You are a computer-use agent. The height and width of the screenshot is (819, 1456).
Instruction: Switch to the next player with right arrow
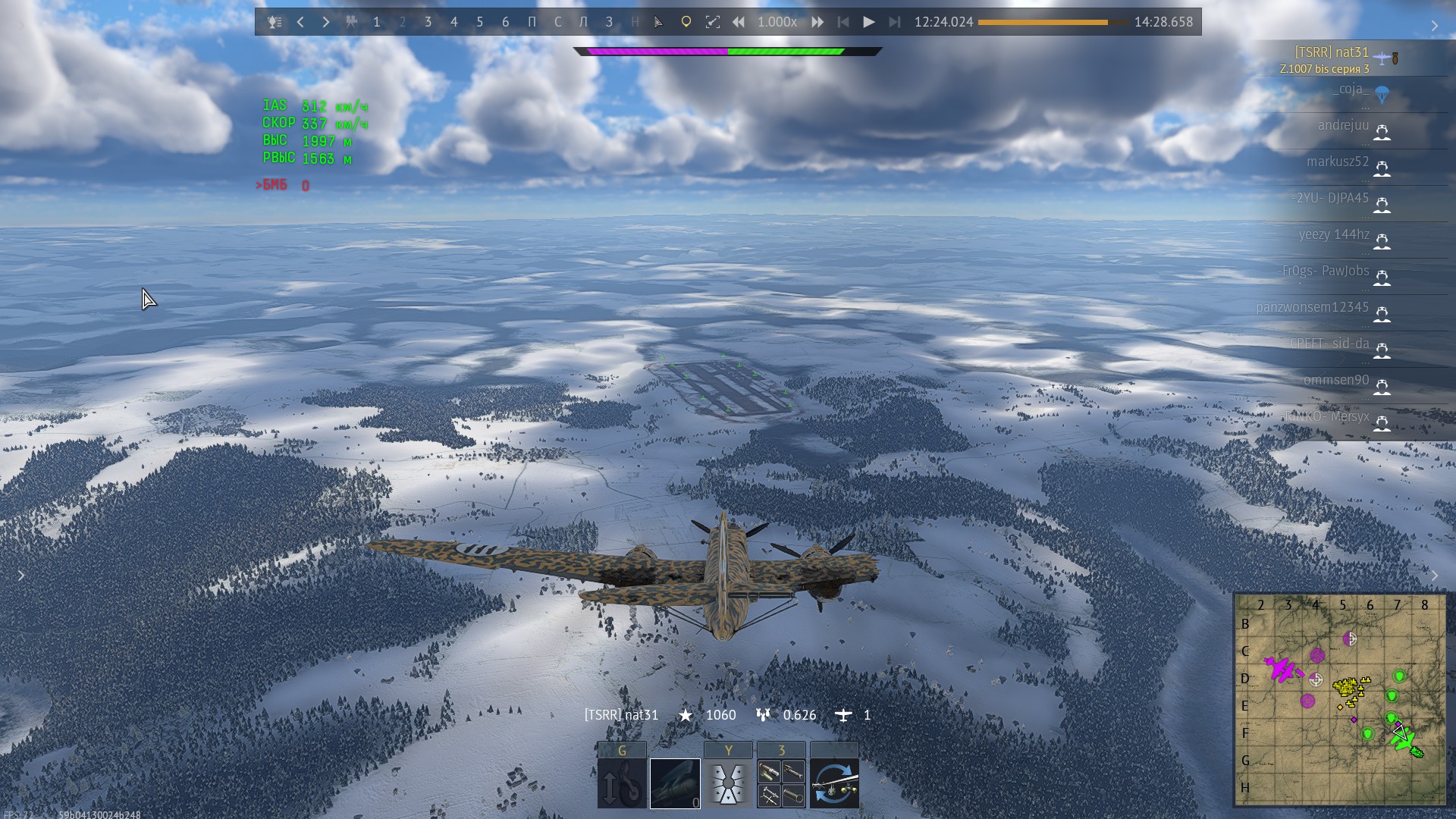[x=326, y=22]
